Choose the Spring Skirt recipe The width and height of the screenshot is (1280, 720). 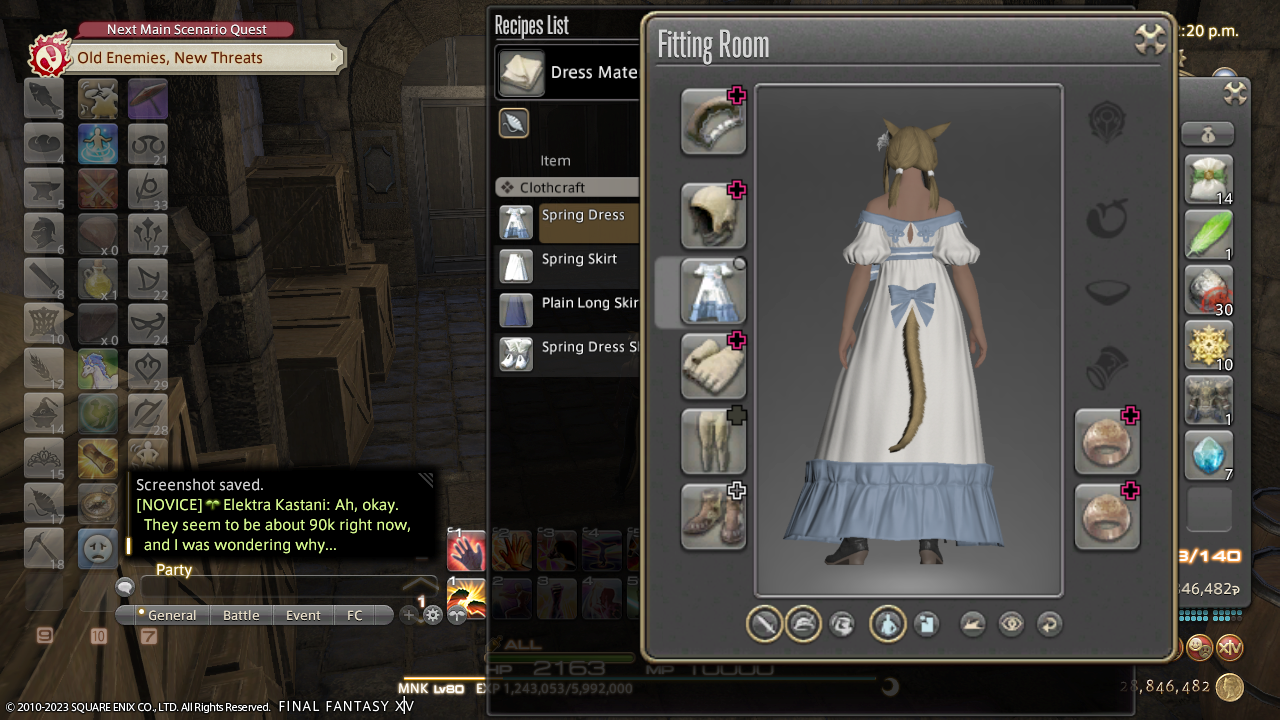(x=579, y=260)
